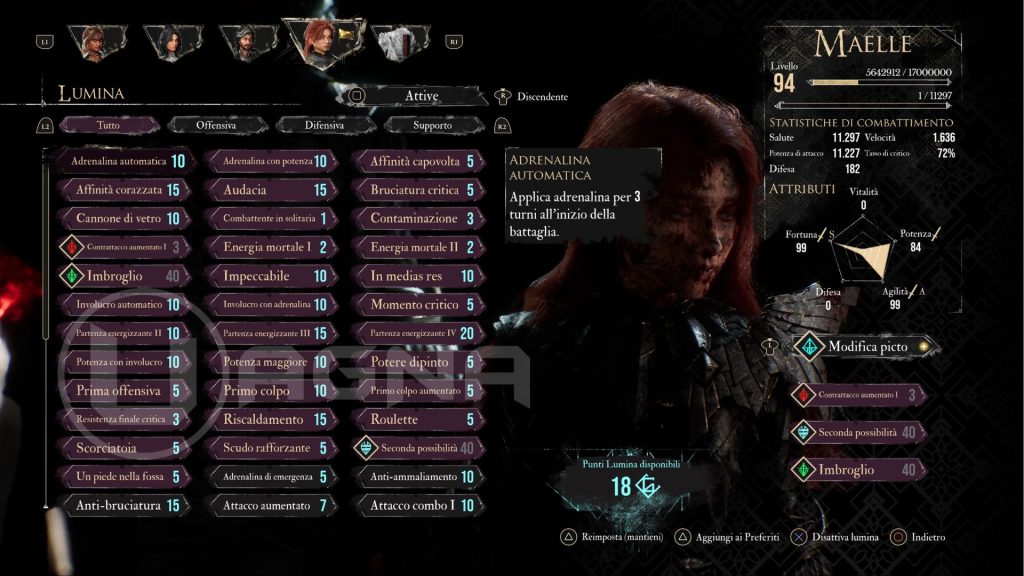The image size is (1024, 576).
Task: Click the Riscaldamento lumina
Action: 267,420
